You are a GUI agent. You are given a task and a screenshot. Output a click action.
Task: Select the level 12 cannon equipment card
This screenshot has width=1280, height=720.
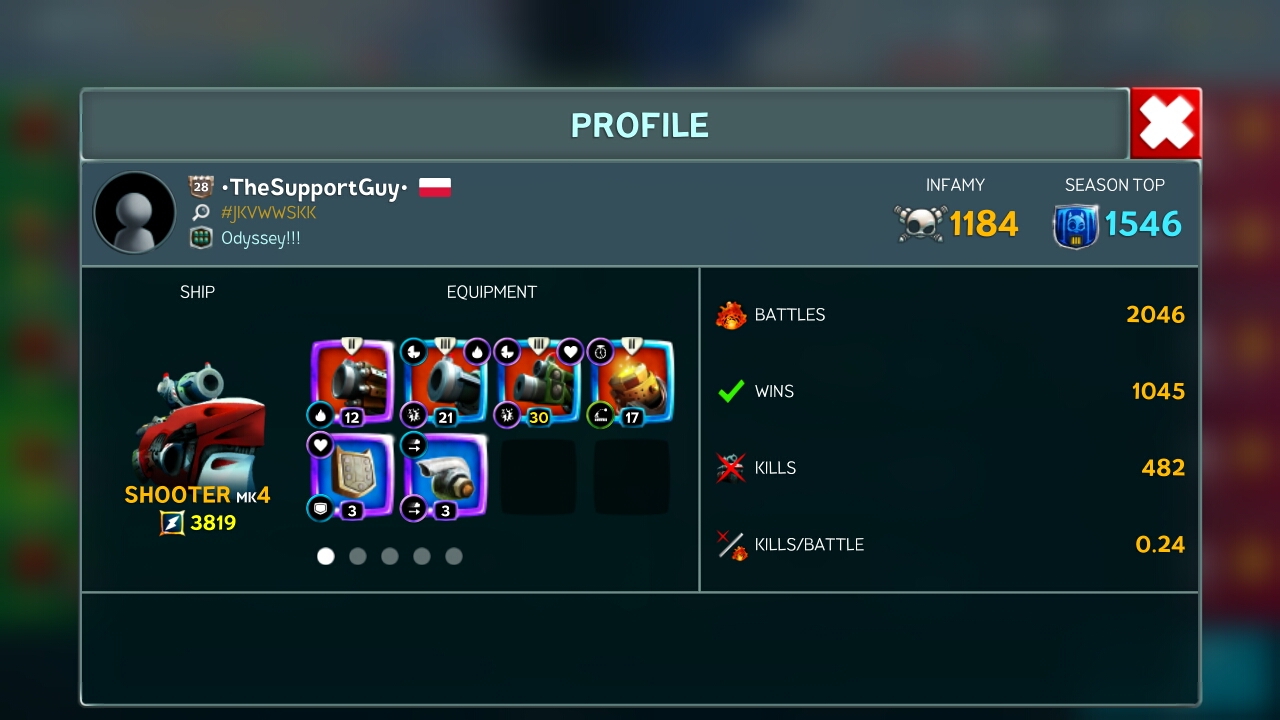(x=351, y=383)
